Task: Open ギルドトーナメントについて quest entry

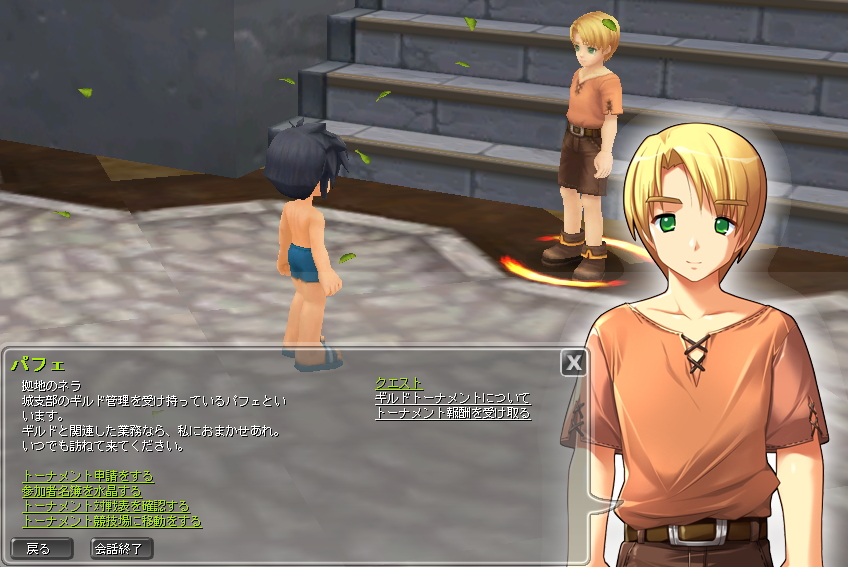Action: [x=452, y=398]
